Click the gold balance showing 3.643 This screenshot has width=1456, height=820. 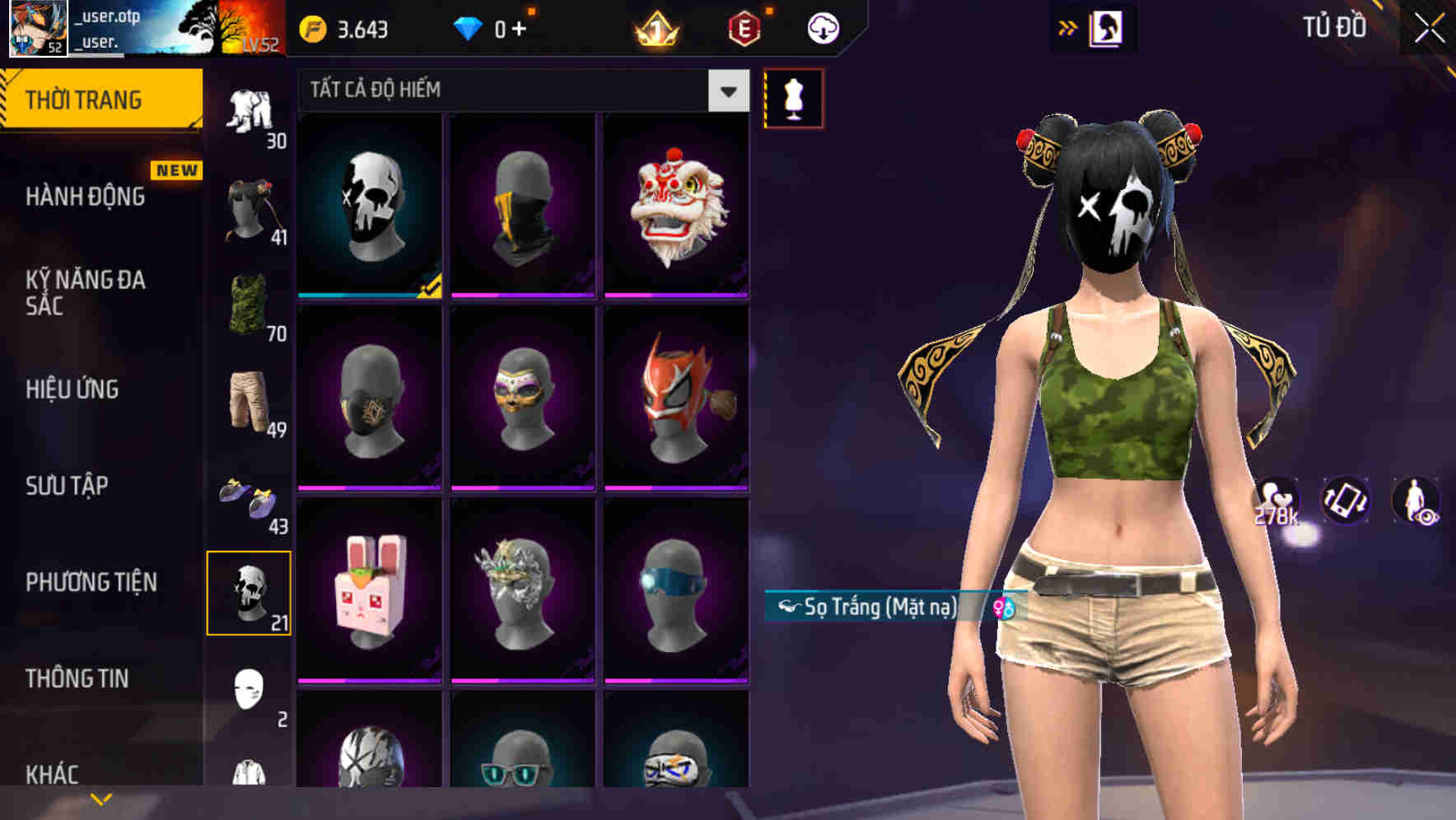pos(346,27)
